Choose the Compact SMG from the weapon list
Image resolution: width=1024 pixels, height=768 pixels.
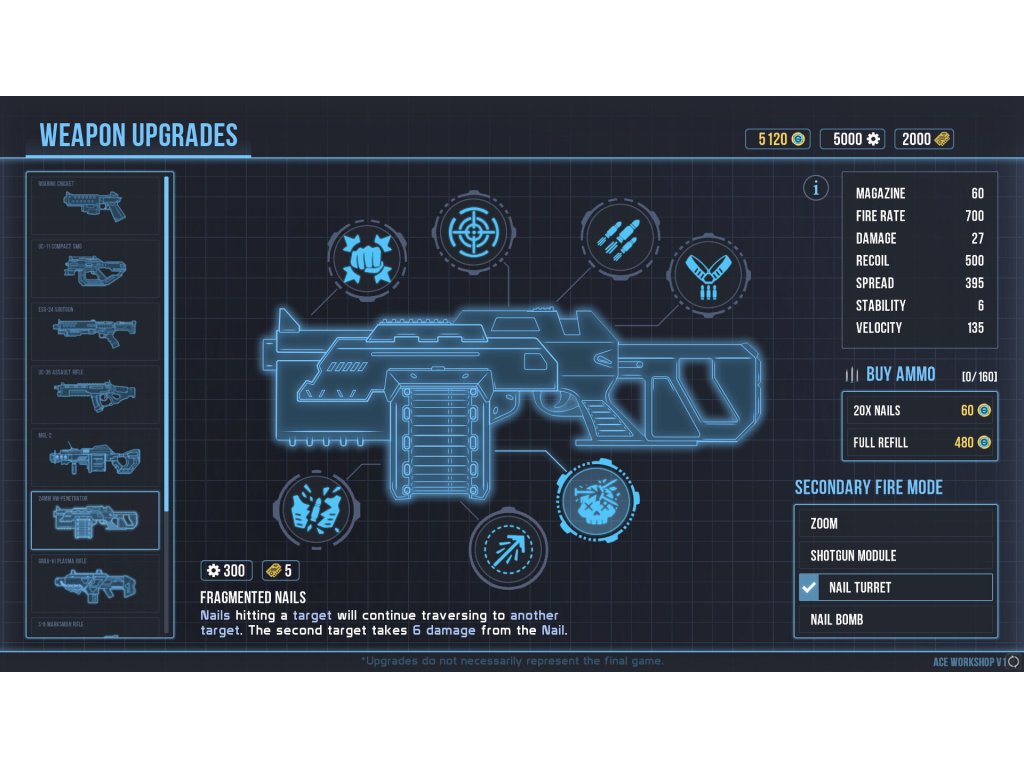[x=95, y=267]
